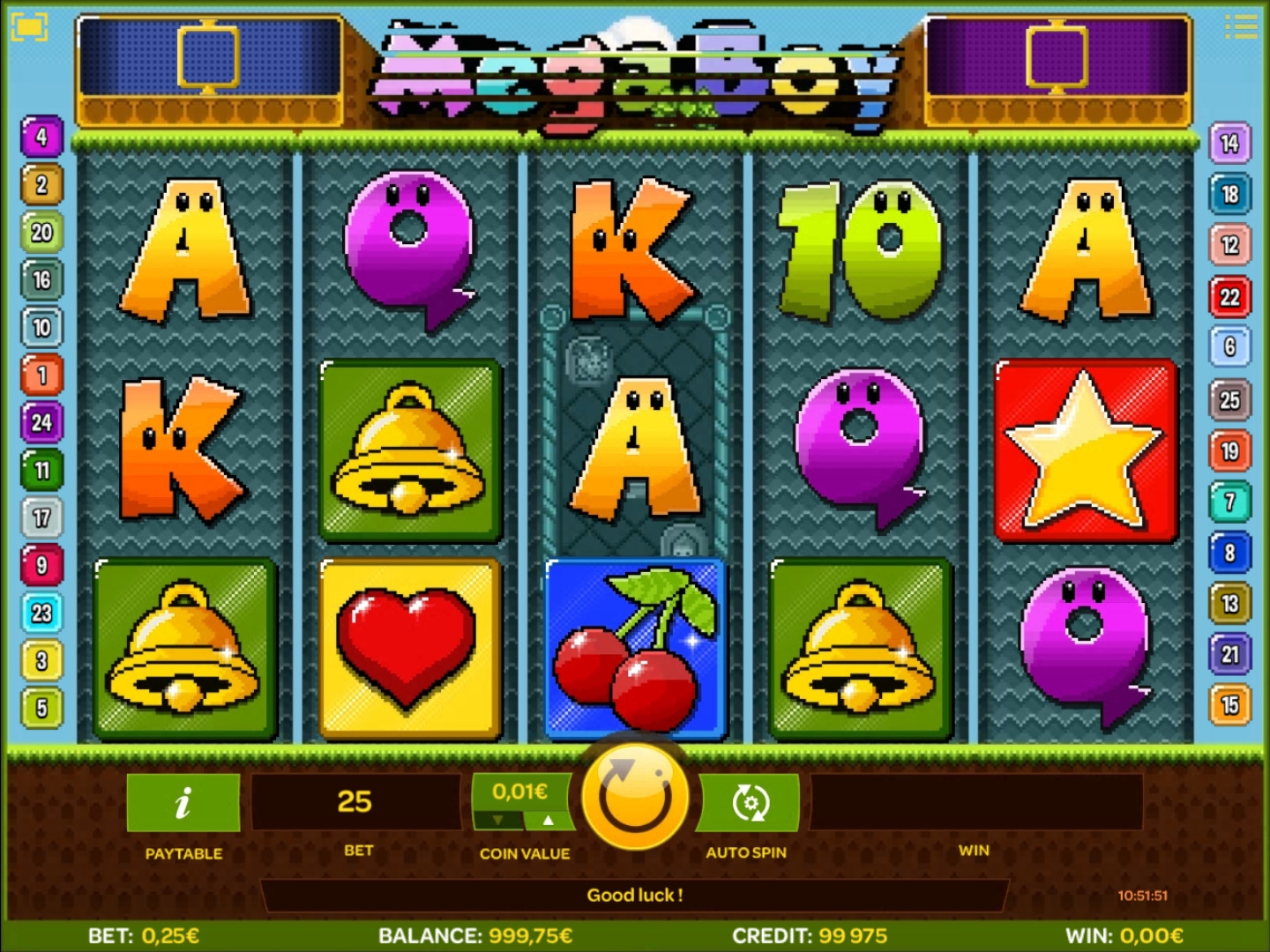Screen dimensions: 1270x952
Task: Highlight payline 5 marker
Action: [x=41, y=708]
